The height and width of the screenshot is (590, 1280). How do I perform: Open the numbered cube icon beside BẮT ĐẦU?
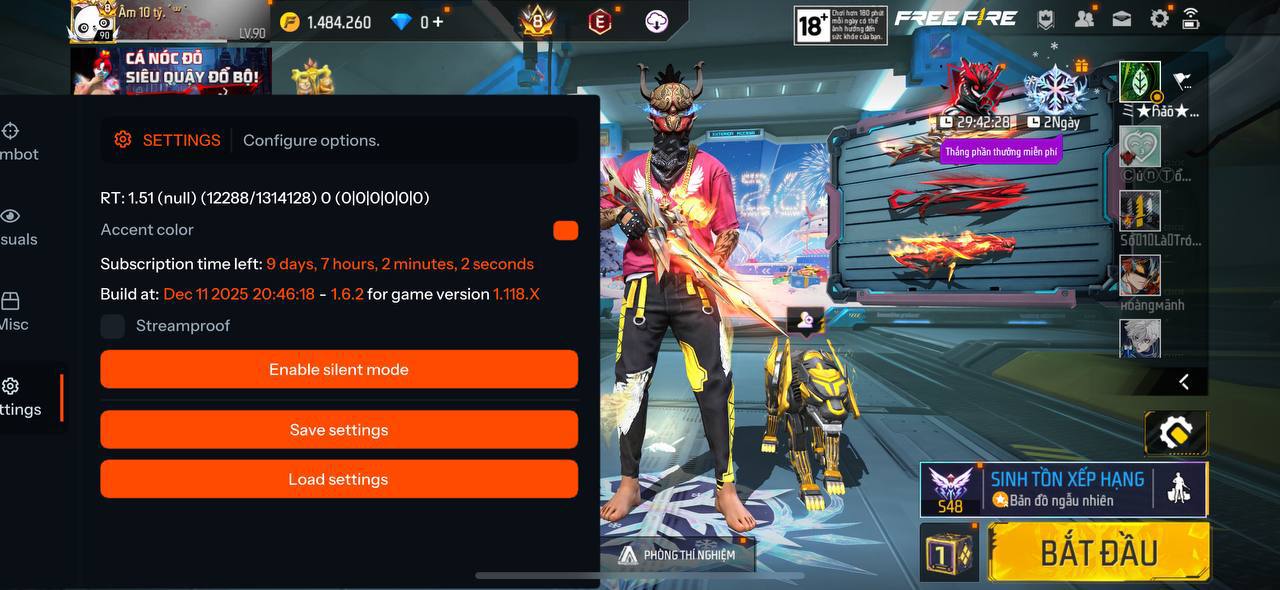(x=949, y=553)
